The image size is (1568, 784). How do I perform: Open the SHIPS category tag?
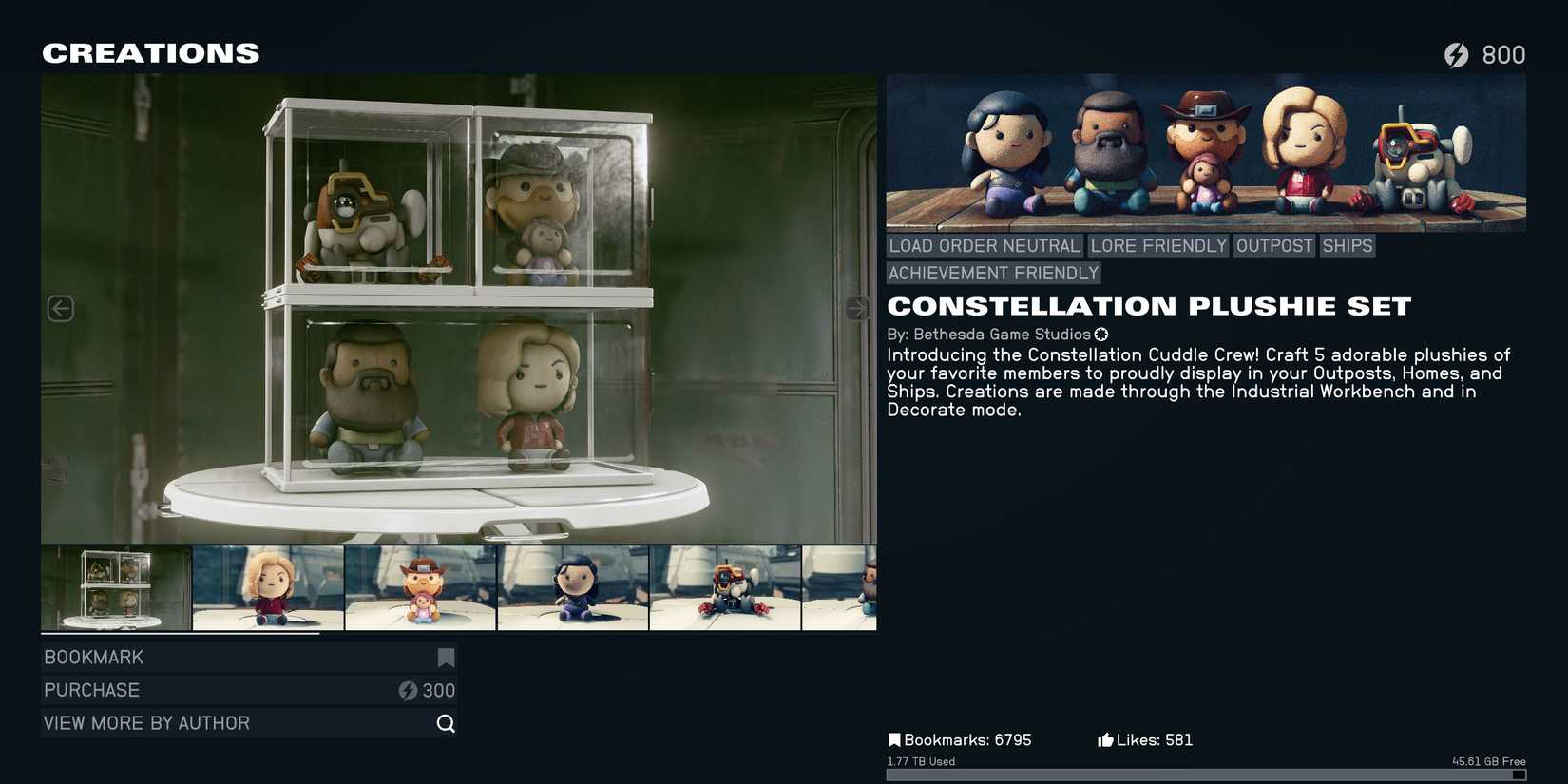(x=1347, y=245)
